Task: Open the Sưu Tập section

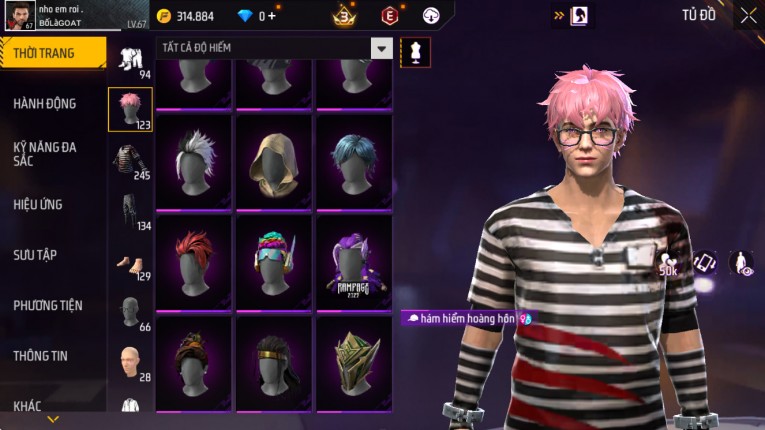Action: (x=35, y=255)
